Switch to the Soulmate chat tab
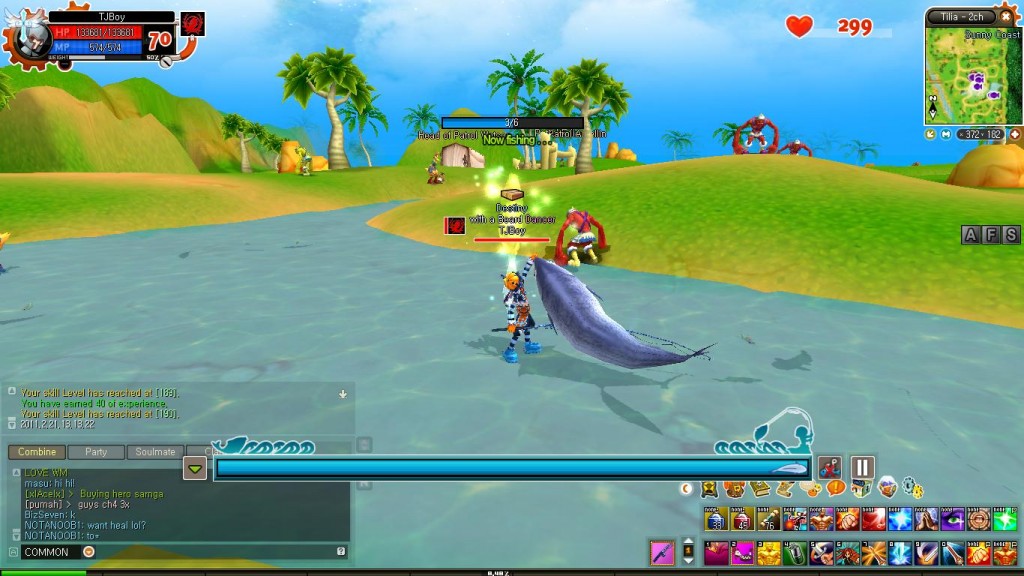Viewport: 1024px width, 576px height. [155, 452]
